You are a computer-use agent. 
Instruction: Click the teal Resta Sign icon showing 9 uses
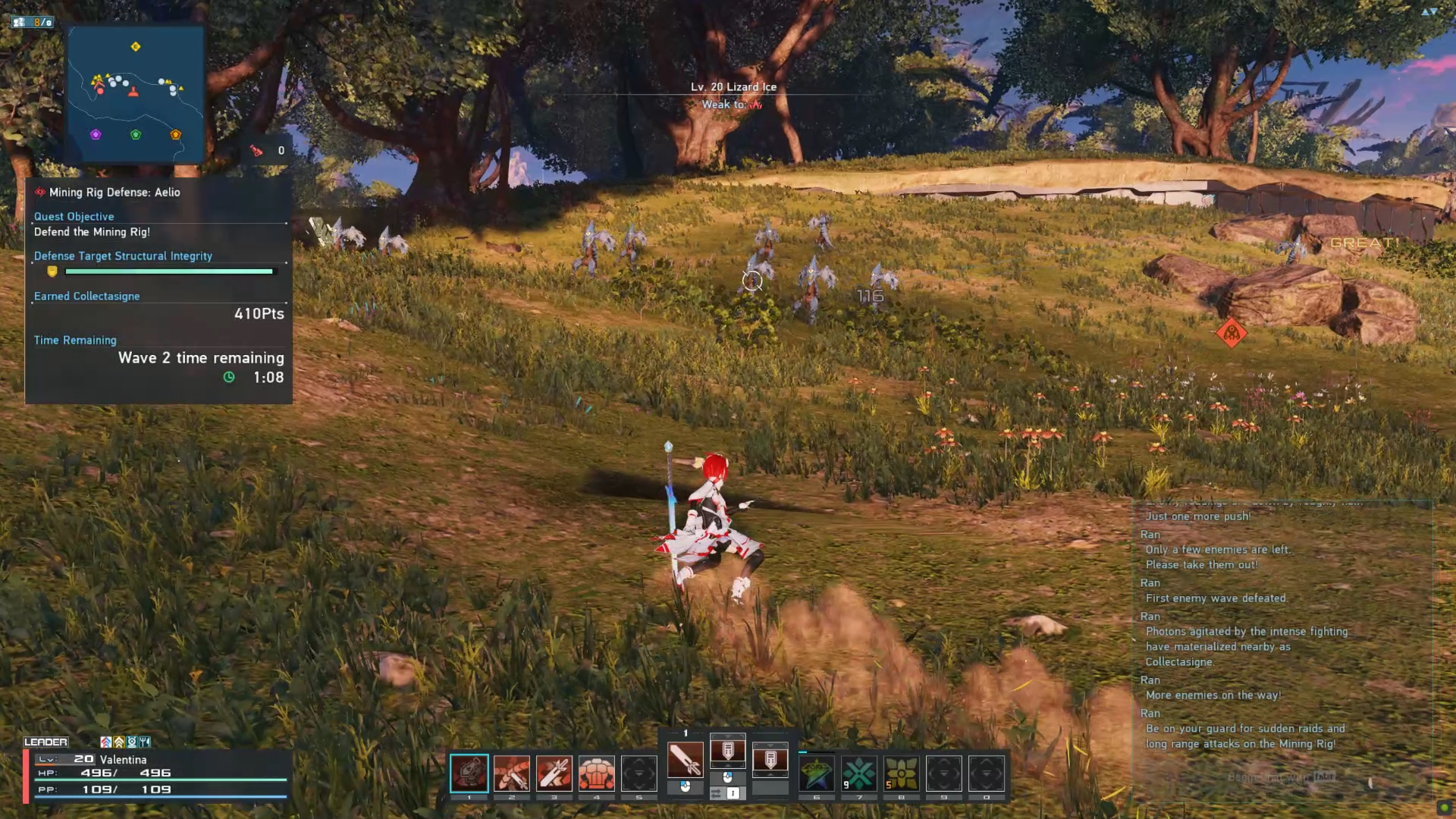859,773
